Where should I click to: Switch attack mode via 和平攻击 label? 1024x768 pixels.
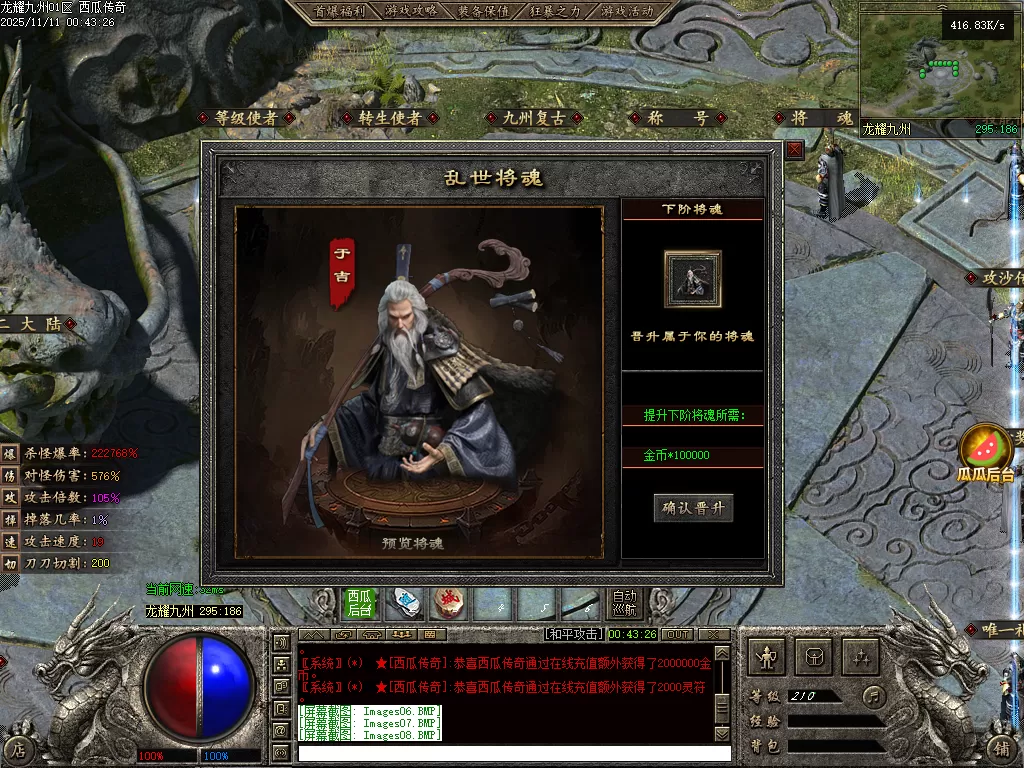(574, 634)
